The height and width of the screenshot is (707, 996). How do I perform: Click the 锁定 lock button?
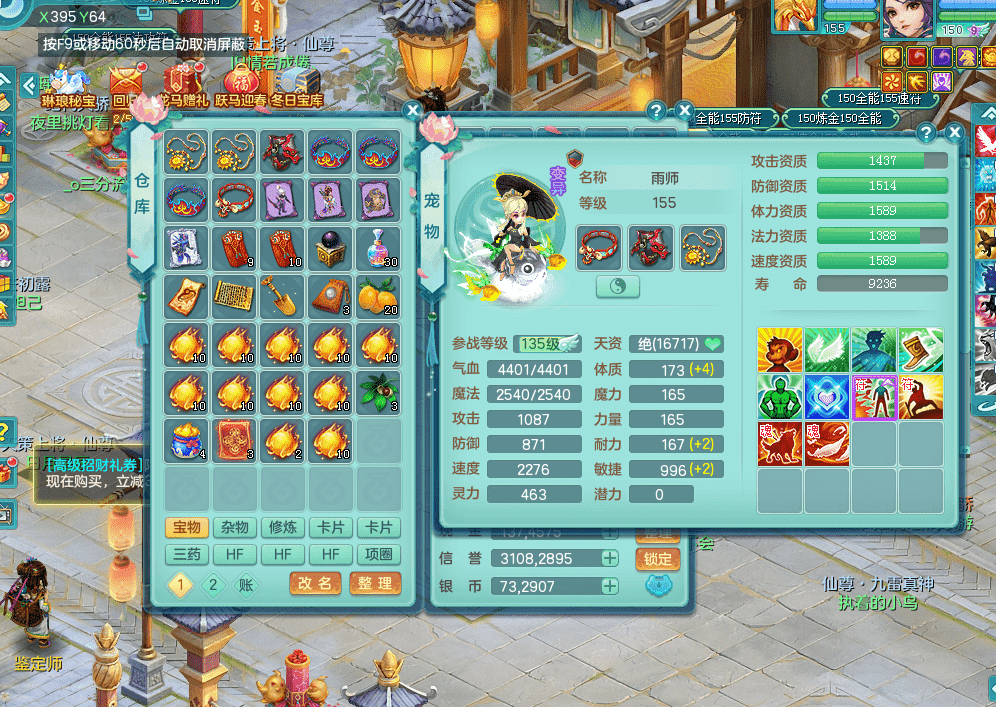click(x=657, y=559)
